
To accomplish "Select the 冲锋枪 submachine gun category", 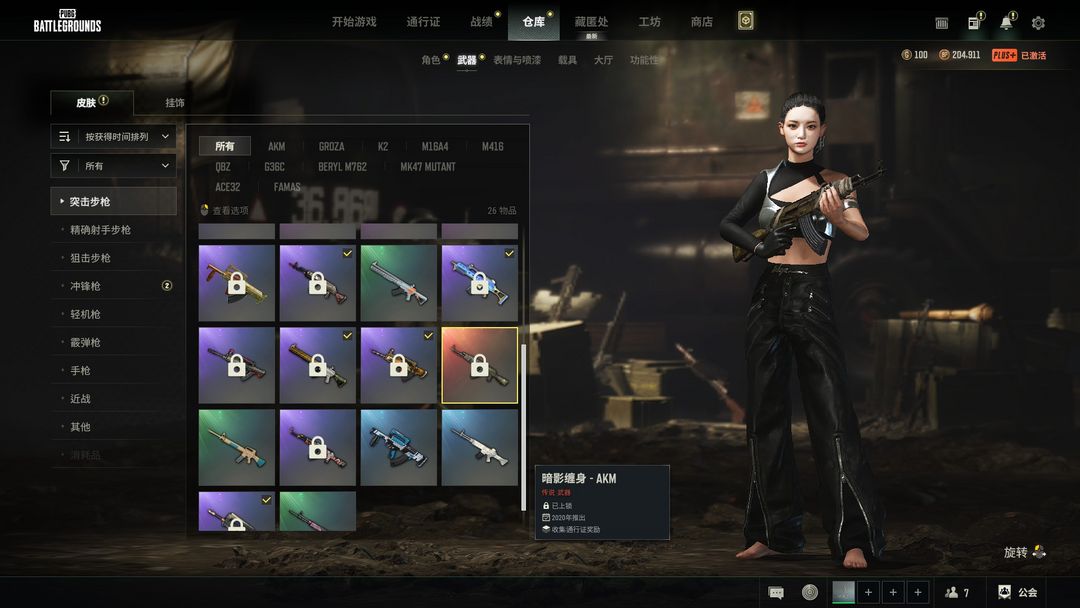I will coord(85,286).
